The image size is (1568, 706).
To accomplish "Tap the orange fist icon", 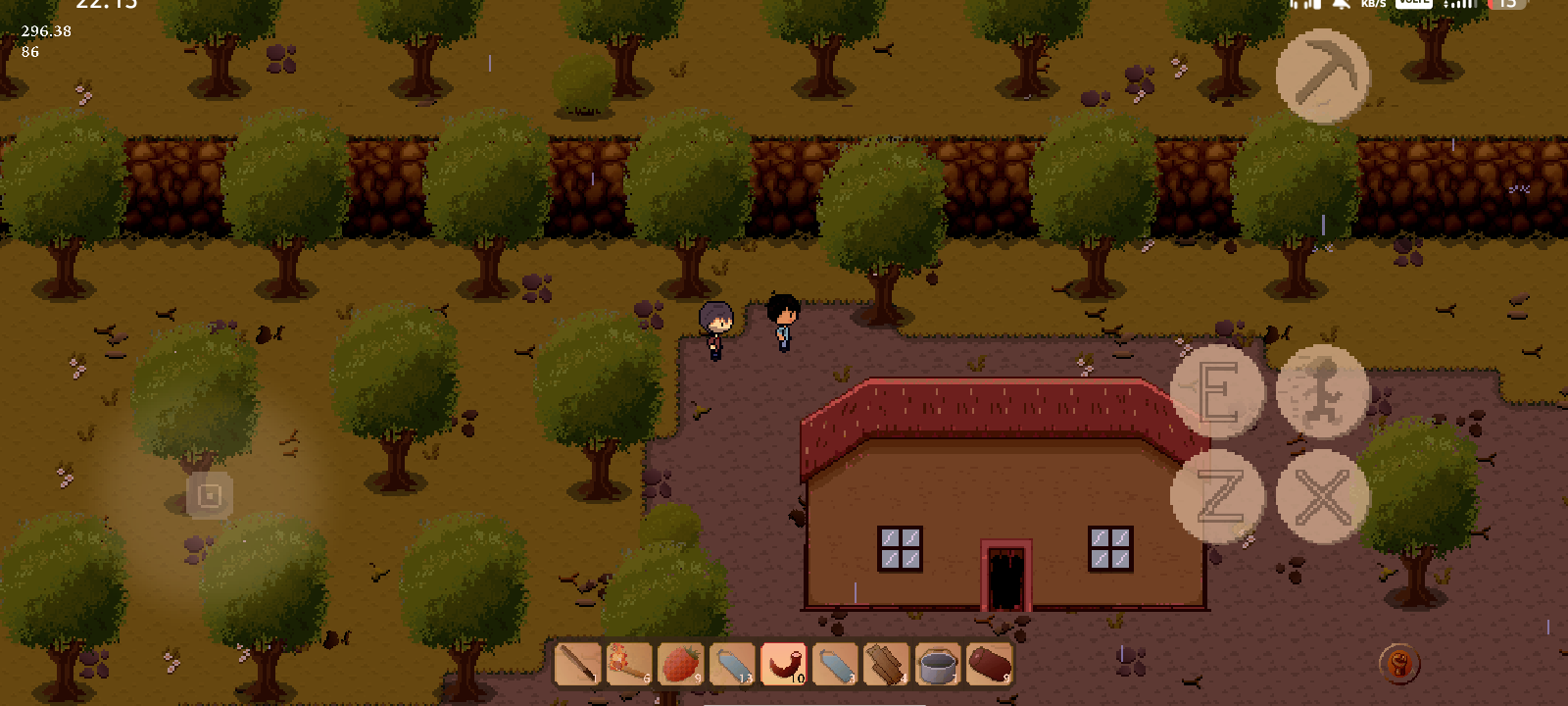I will pos(1399,664).
